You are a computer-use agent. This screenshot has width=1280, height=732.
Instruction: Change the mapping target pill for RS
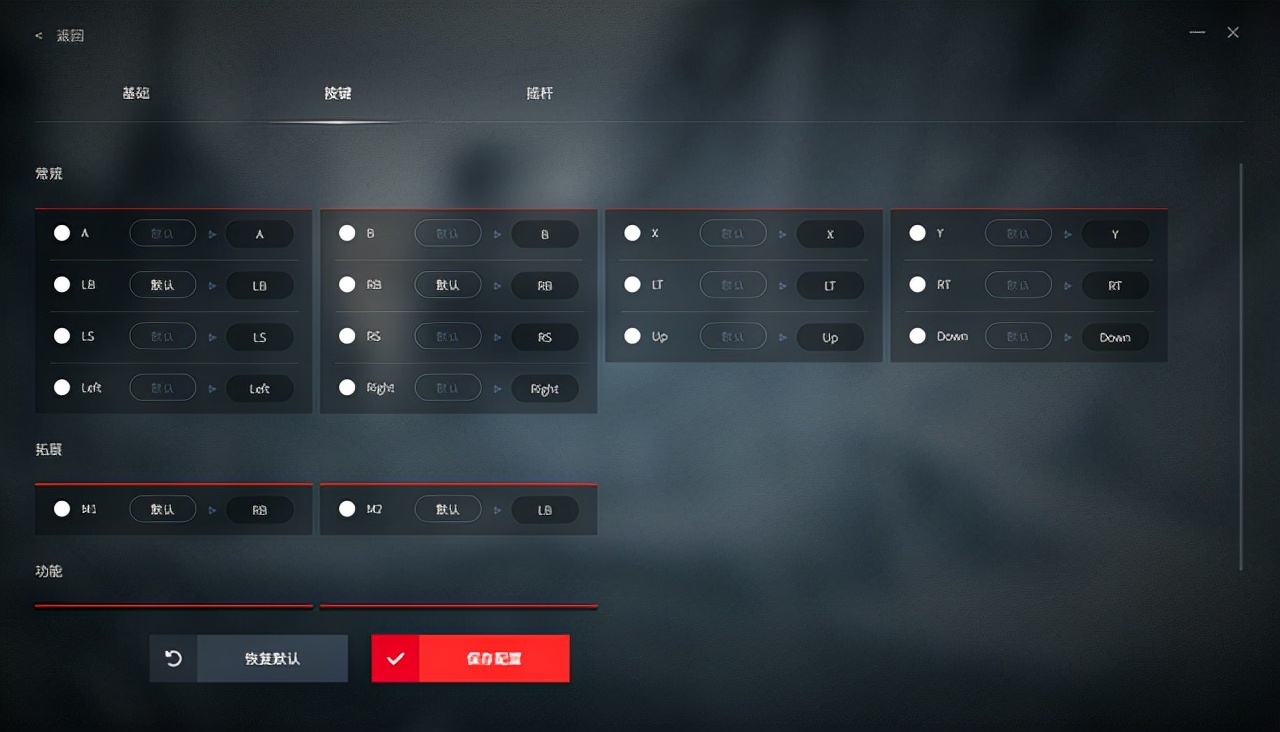(545, 337)
